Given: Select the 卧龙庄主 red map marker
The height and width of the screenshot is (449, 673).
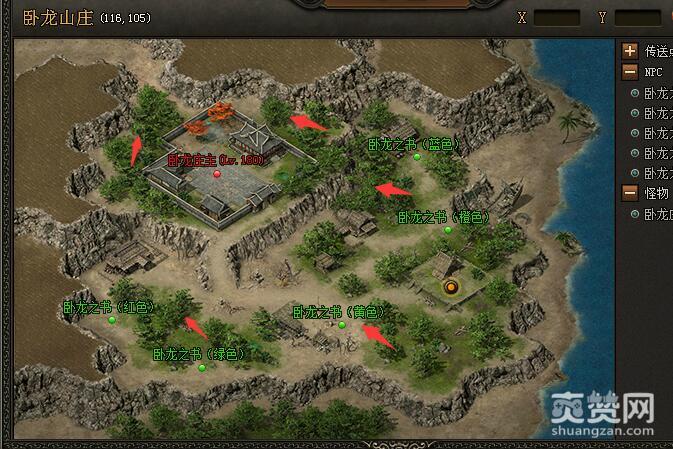Looking at the screenshot, I should pos(217,172).
